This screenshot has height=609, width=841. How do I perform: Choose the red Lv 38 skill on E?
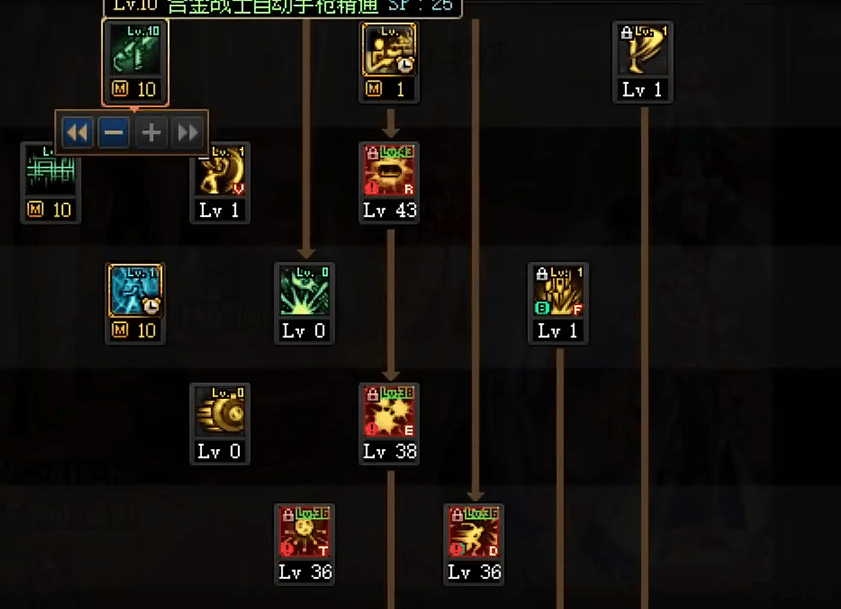coord(389,412)
